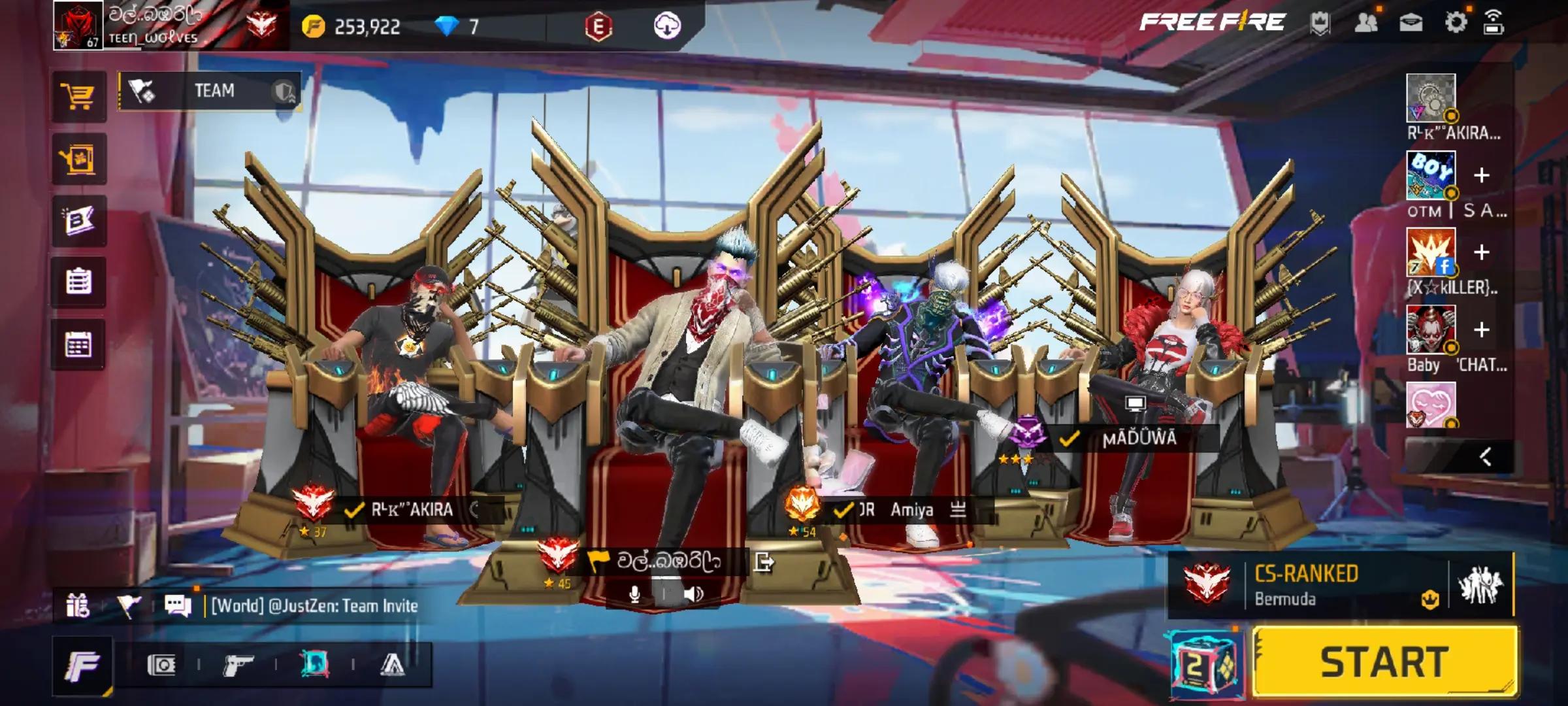Open the mail envelope inbox
The width and height of the screenshot is (1568, 706).
[x=1411, y=24]
